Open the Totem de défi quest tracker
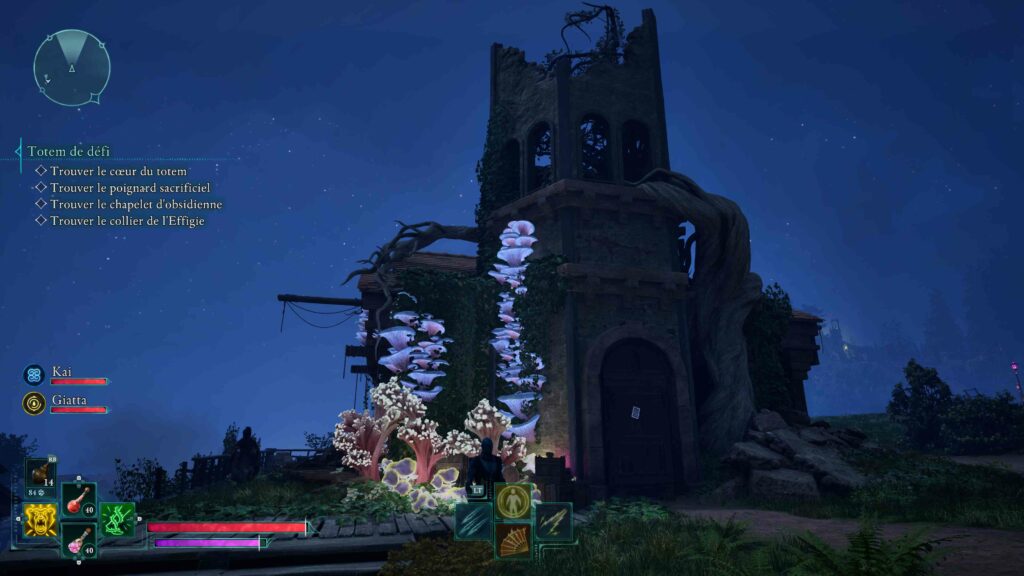The height and width of the screenshot is (576, 1024). coord(69,152)
